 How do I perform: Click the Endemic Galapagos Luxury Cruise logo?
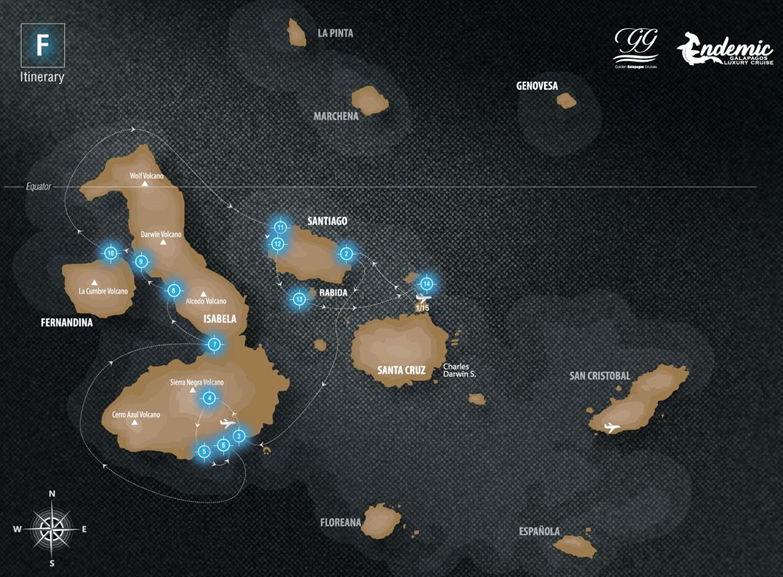click(x=724, y=50)
